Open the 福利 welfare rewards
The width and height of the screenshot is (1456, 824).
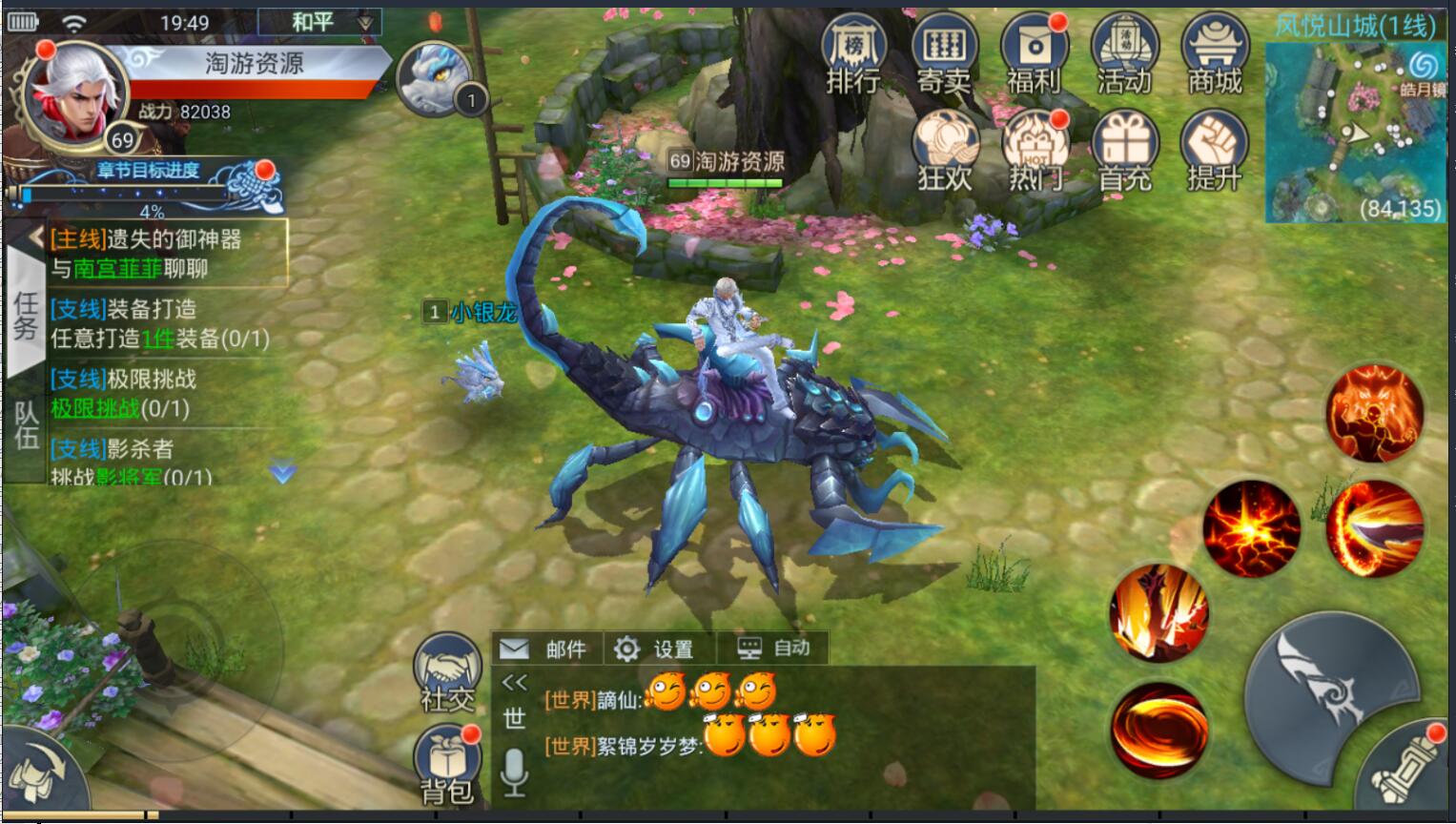pos(1034,54)
